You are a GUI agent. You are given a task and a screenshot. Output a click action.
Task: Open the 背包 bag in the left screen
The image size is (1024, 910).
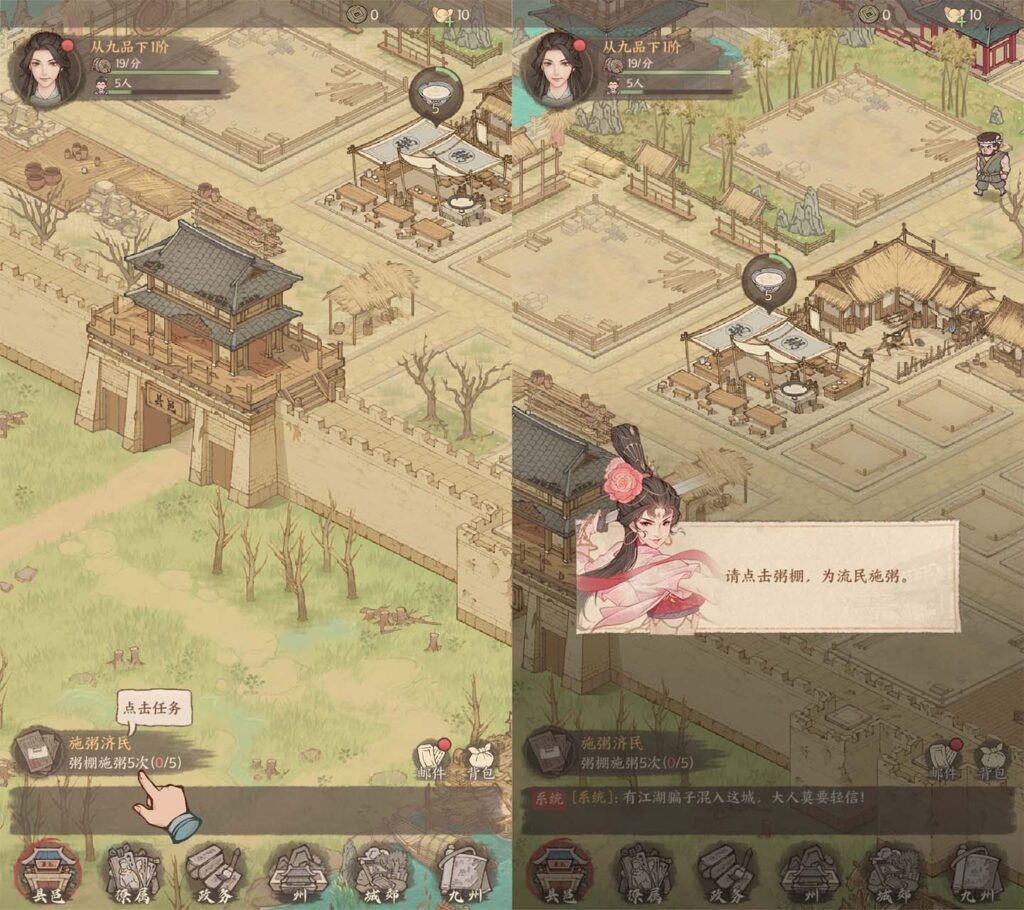tap(481, 760)
